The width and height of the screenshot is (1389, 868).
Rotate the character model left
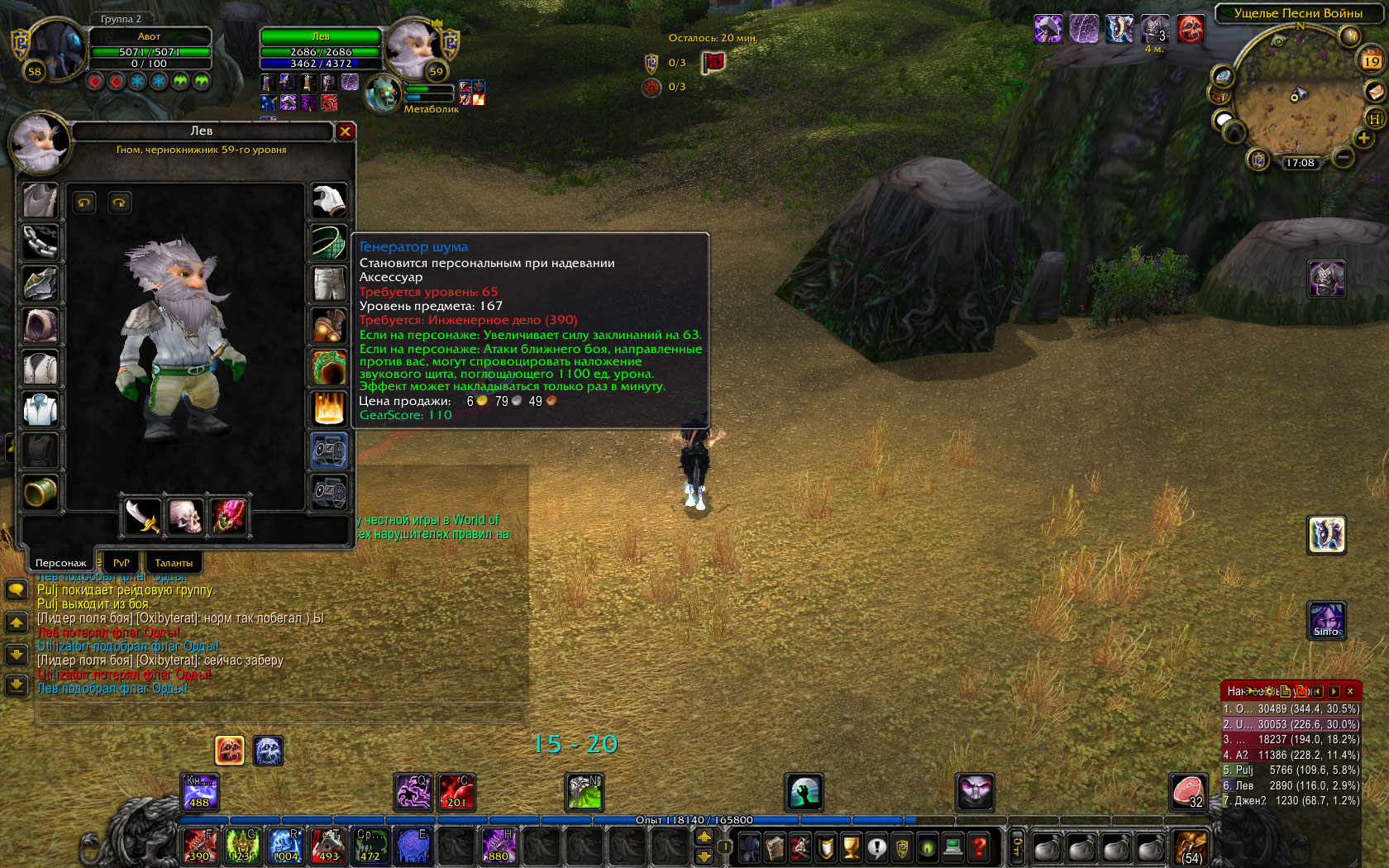pos(84,203)
